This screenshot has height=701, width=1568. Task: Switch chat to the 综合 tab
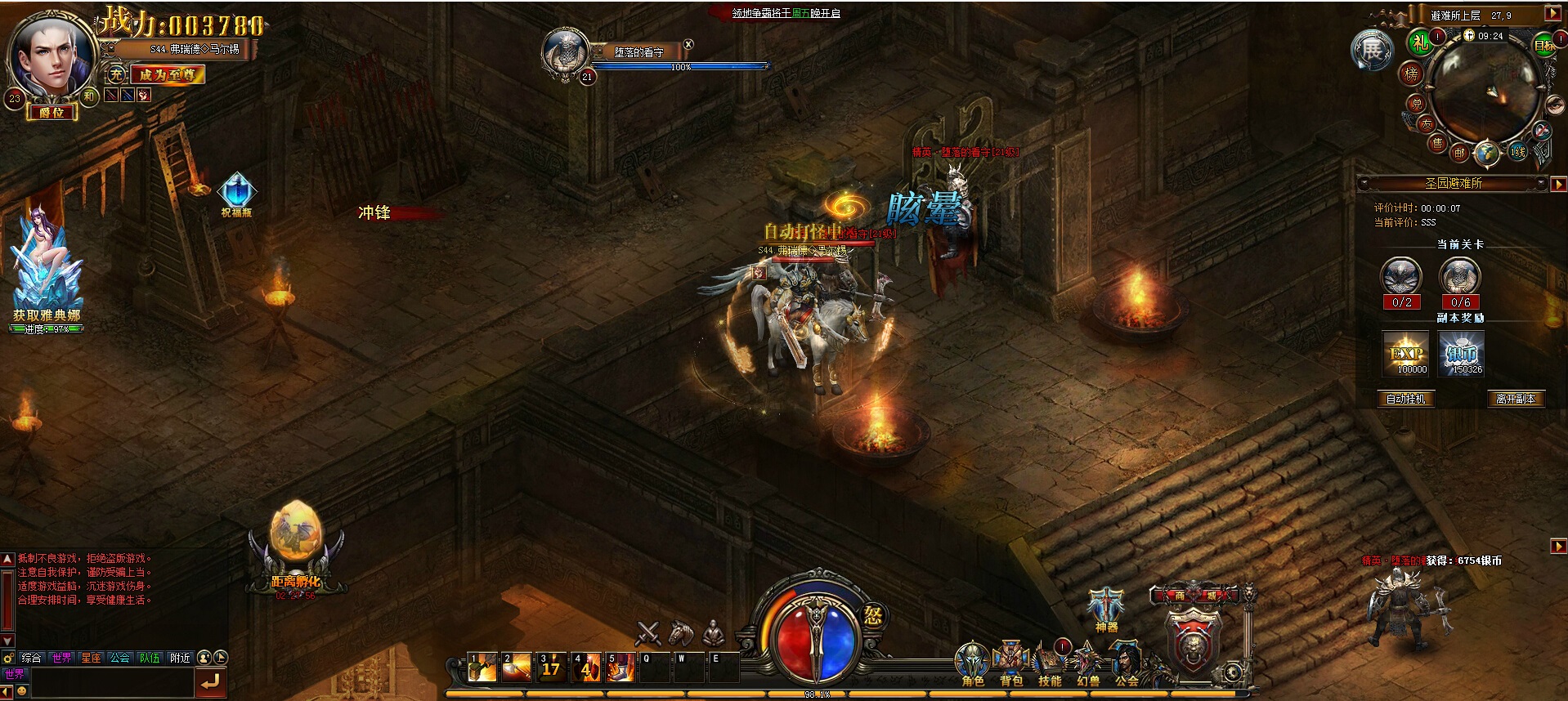tap(31, 658)
